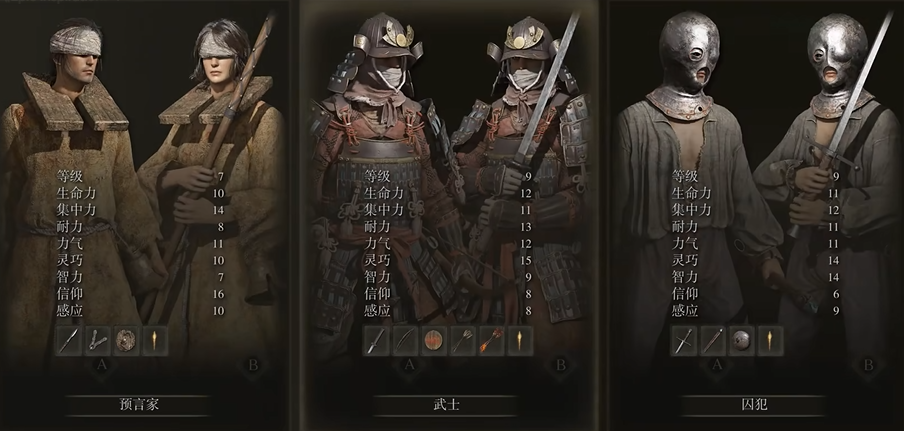This screenshot has width=904, height=431.
Task: Click the Prisoner's round metal shield
Action: point(741,342)
